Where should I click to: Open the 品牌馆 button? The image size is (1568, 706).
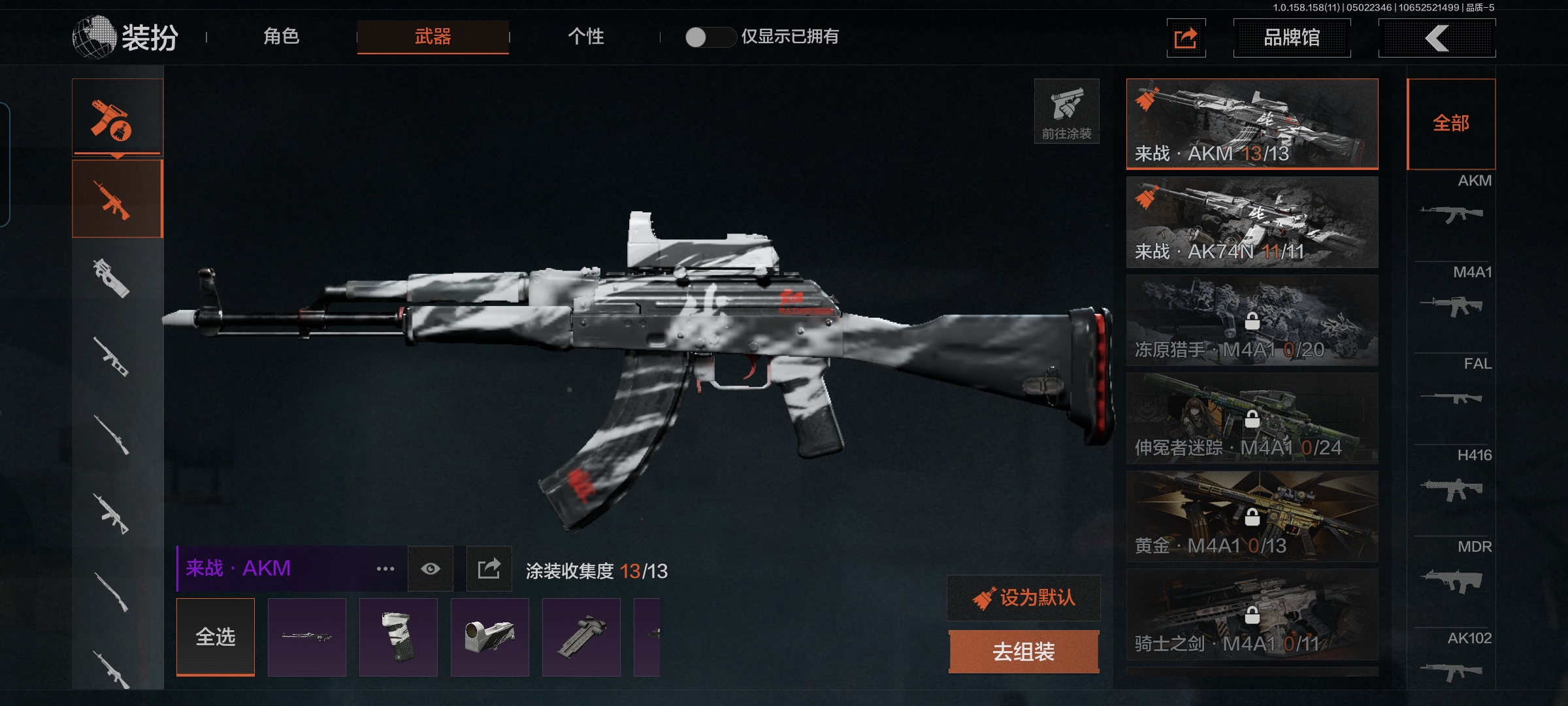1292,38
